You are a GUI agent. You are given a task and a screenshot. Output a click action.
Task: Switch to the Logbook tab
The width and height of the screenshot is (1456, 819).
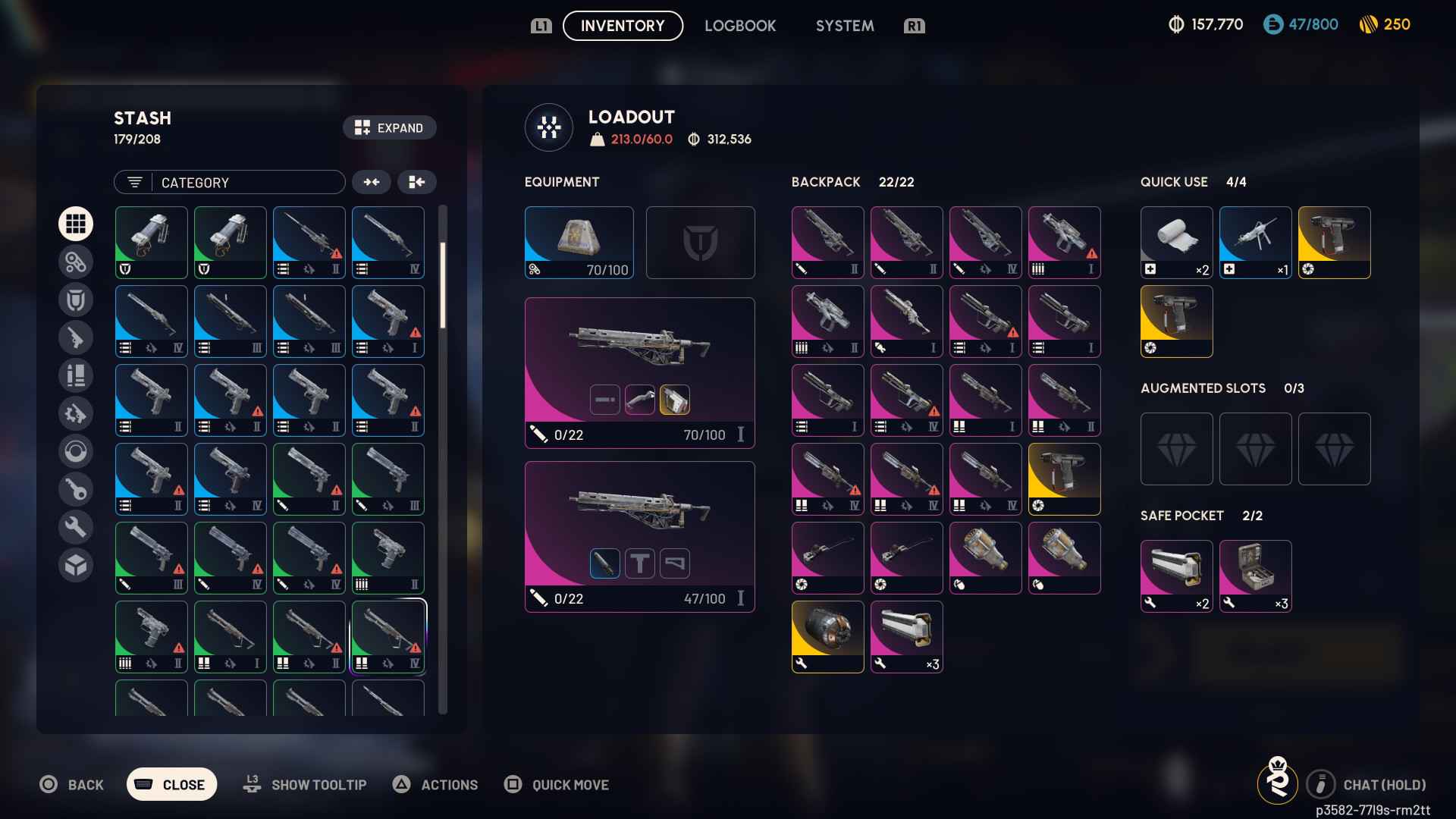(740, 25)
